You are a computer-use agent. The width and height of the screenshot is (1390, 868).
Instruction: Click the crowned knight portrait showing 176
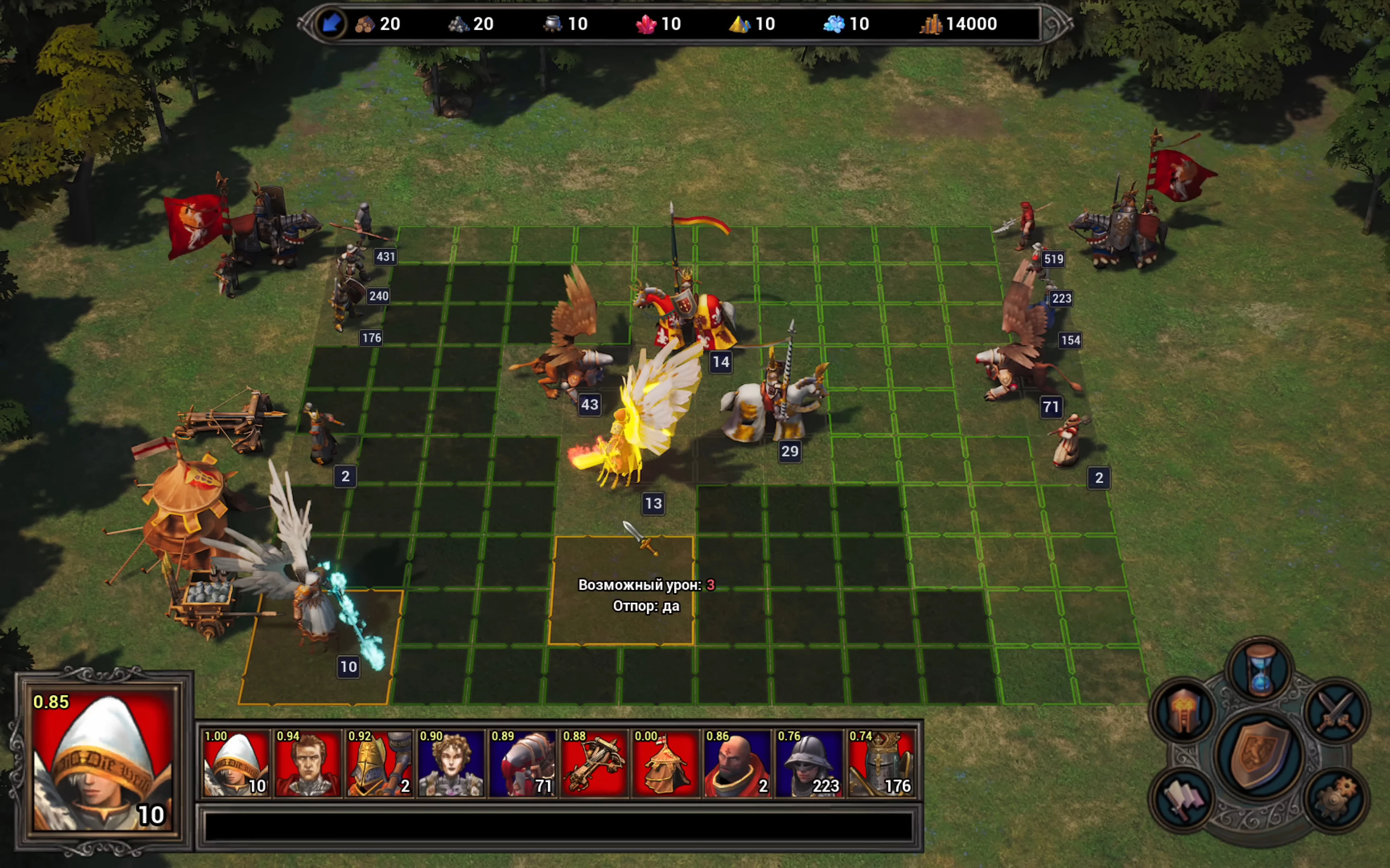tap(880, 763)
